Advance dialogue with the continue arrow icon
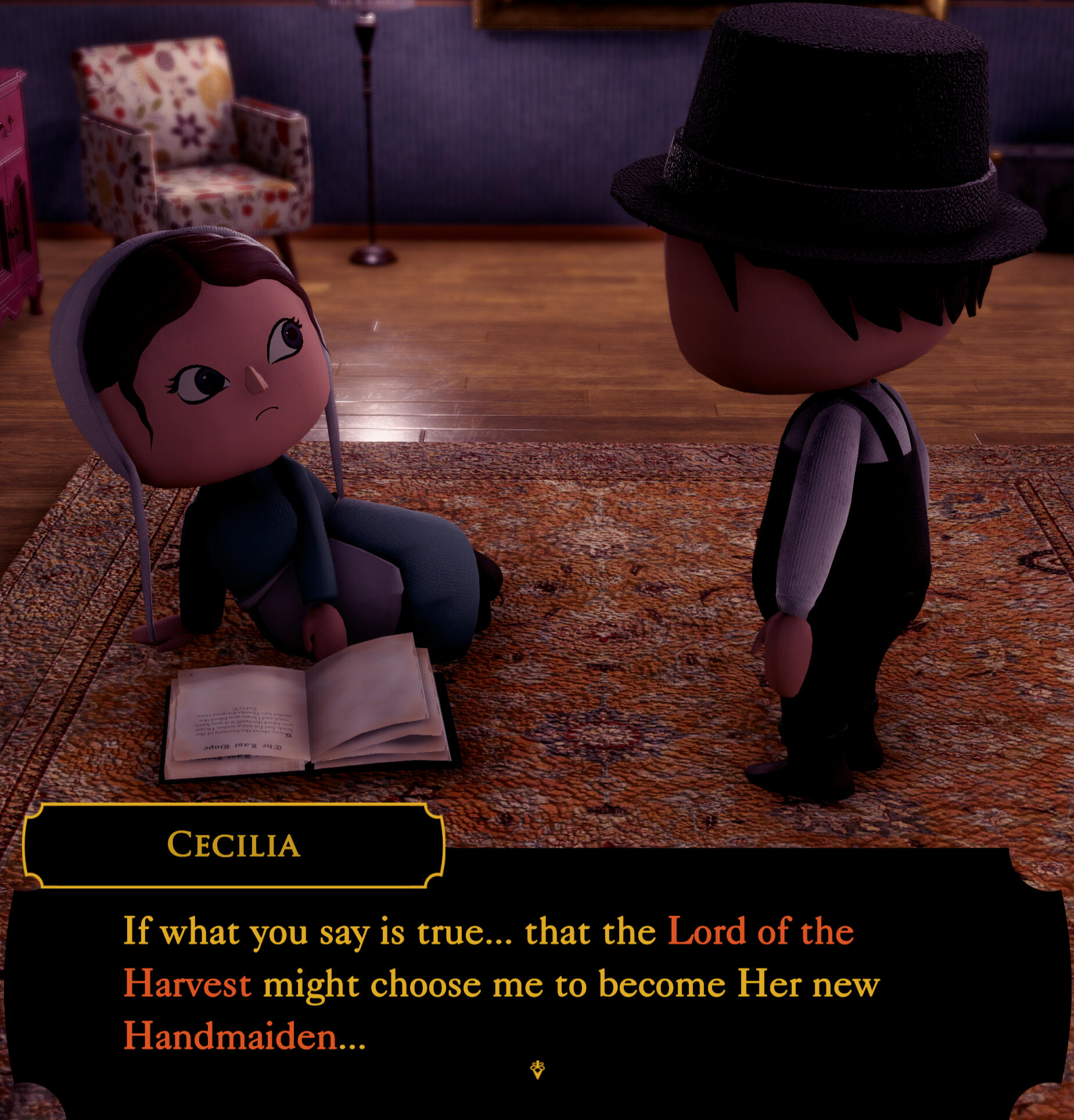The image size is (1074, 1120). pyautogui.click(x=537, y=1069)
